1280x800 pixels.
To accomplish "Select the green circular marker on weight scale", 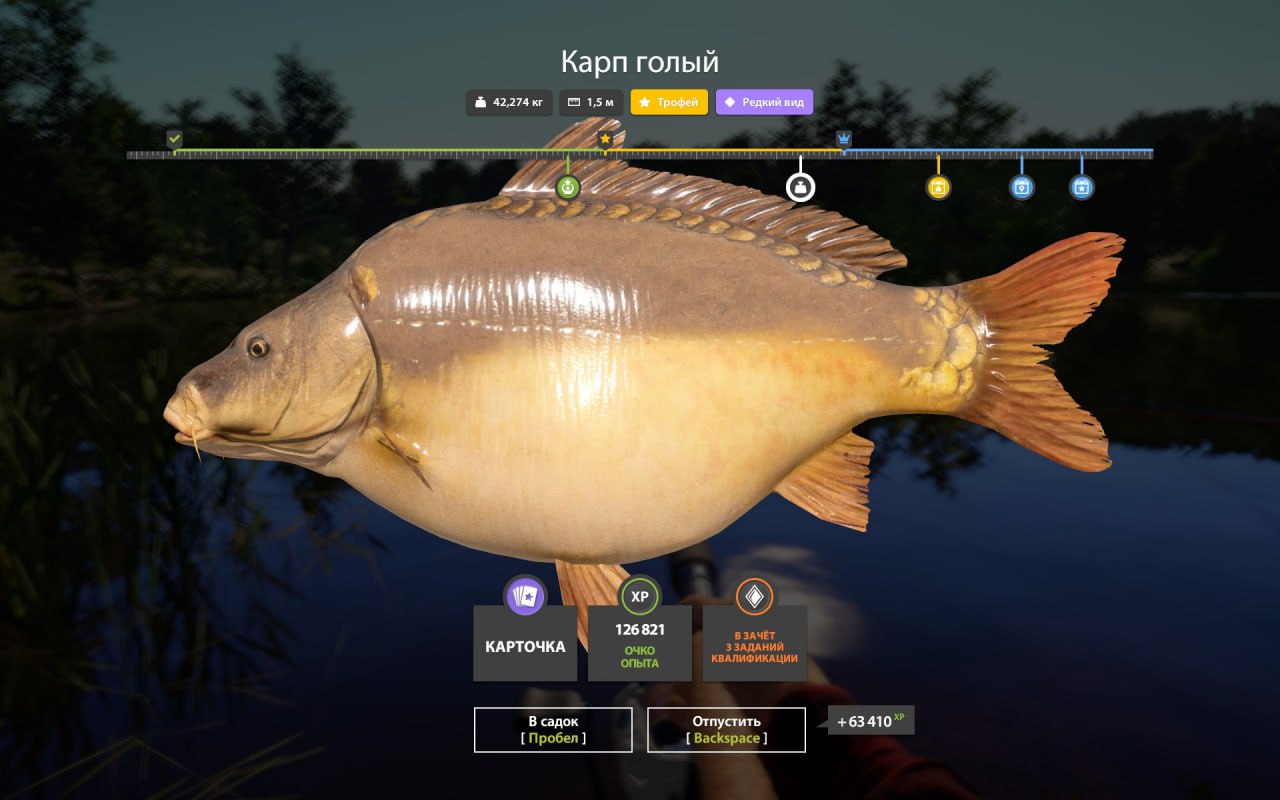I will (x=568, y=187).
